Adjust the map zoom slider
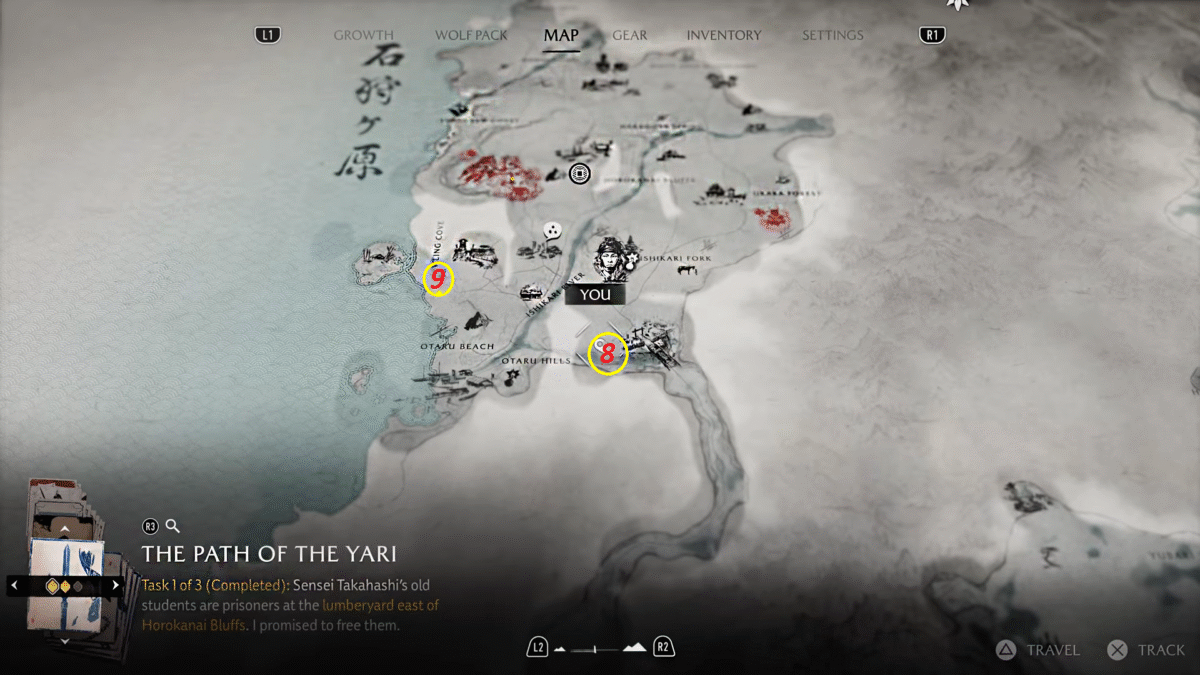 coord(600,649)
